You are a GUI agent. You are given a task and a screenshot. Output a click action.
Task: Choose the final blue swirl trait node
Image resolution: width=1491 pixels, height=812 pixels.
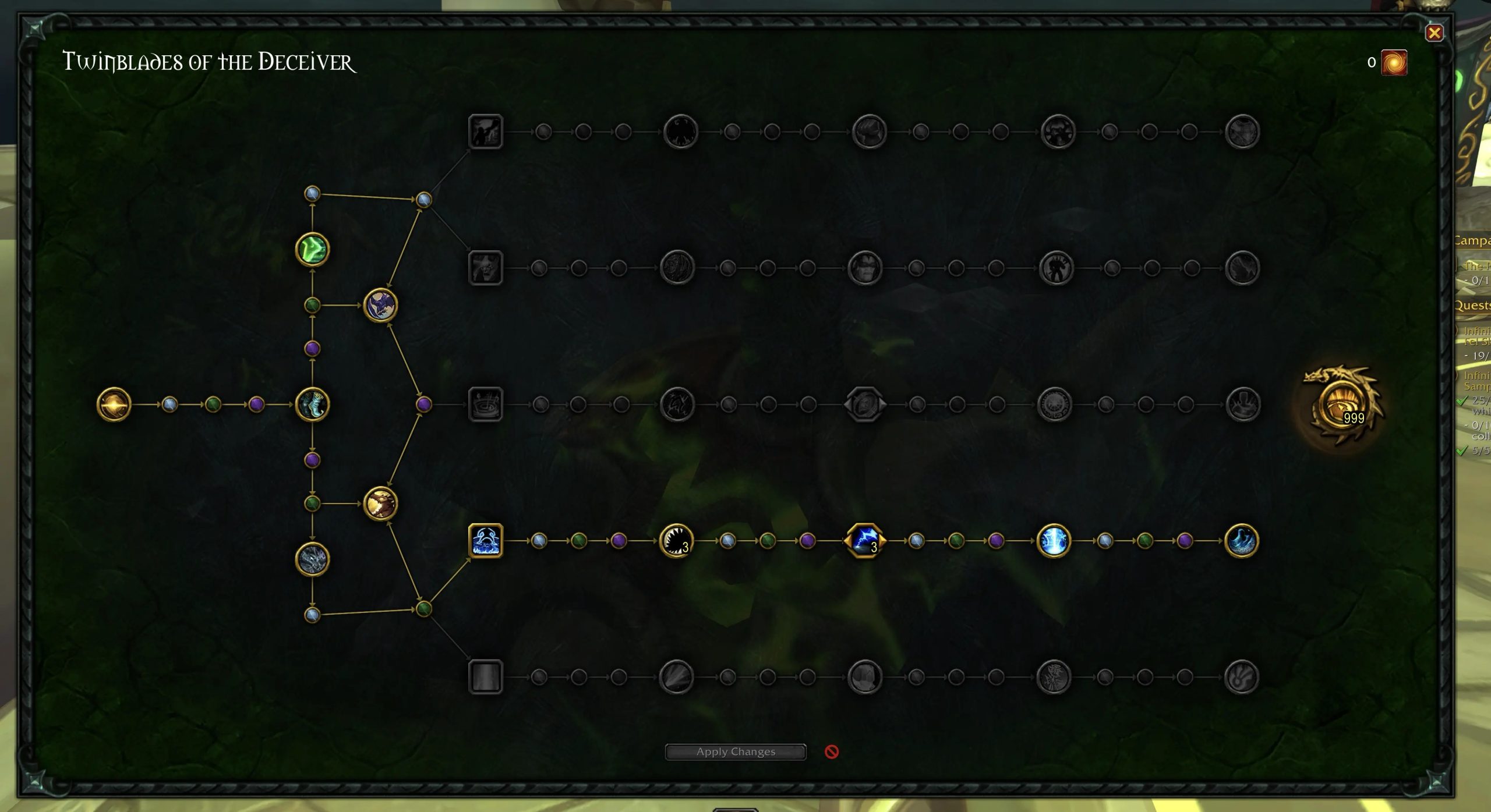tap(1241, 541)
